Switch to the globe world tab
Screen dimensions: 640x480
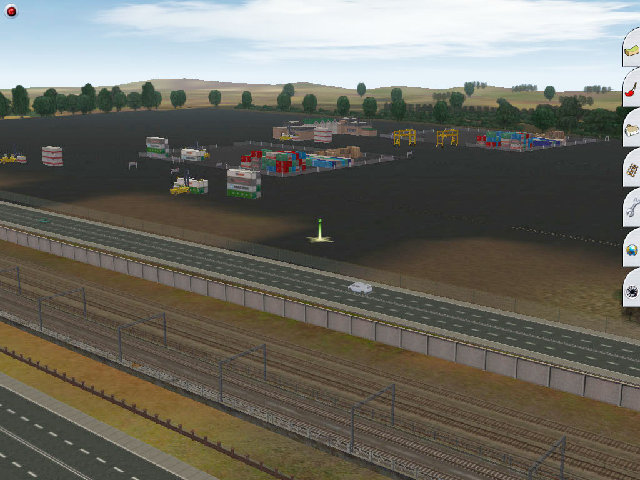coord(632,249)
